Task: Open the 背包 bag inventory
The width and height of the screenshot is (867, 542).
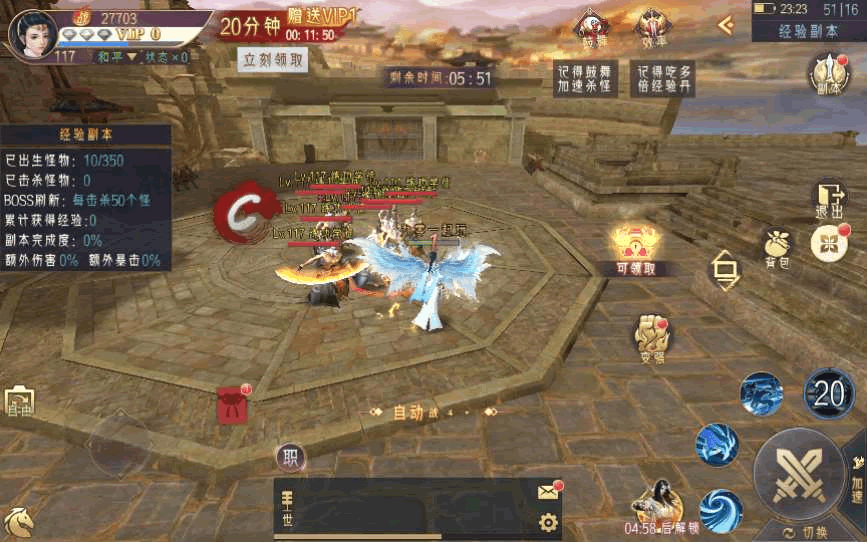Action: [x=777, y=247]
